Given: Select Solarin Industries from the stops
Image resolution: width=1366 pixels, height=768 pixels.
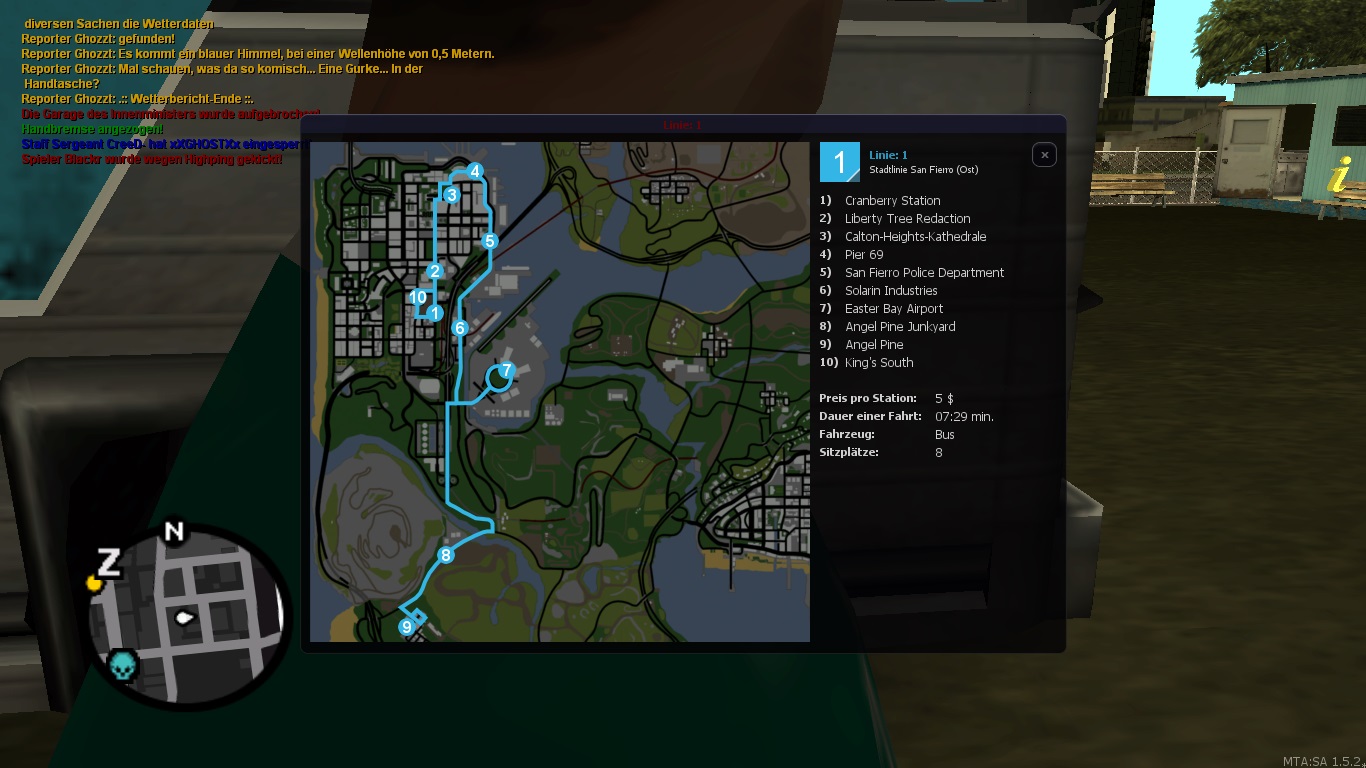Looking at the screenshot, I should coord(891,291).
